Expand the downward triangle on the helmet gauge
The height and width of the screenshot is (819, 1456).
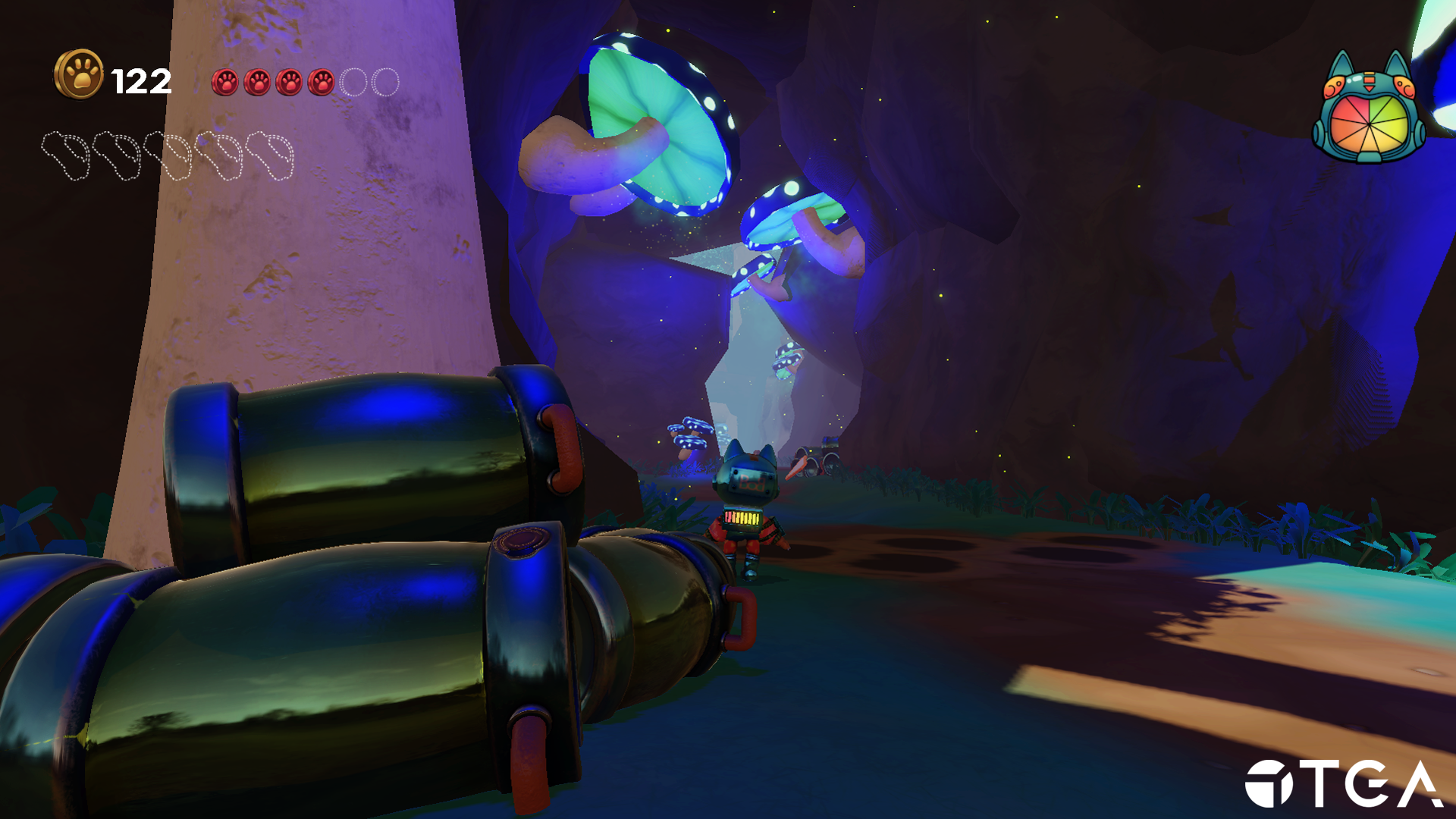[x=1370, y=88]
